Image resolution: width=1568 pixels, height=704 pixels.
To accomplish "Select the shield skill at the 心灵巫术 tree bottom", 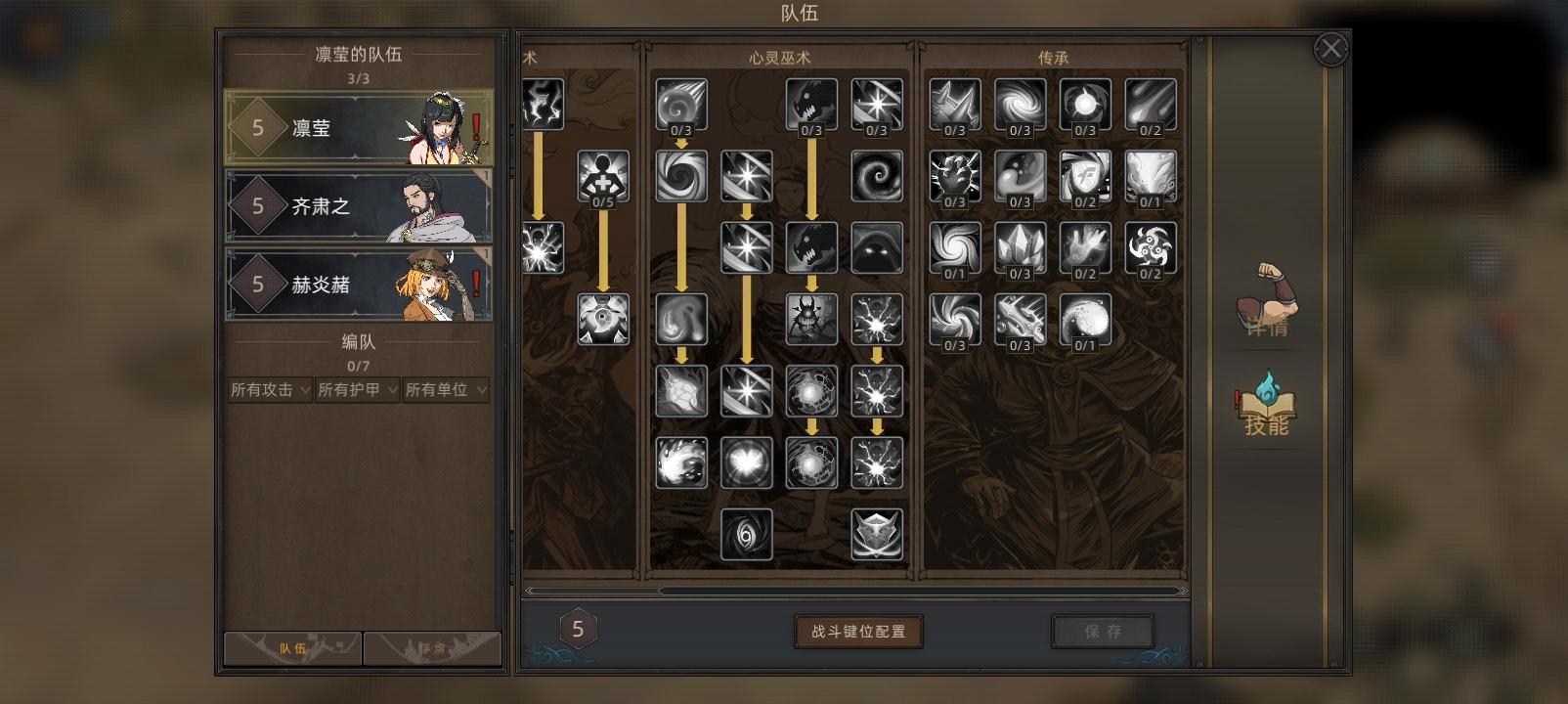I will coord(877,534).
